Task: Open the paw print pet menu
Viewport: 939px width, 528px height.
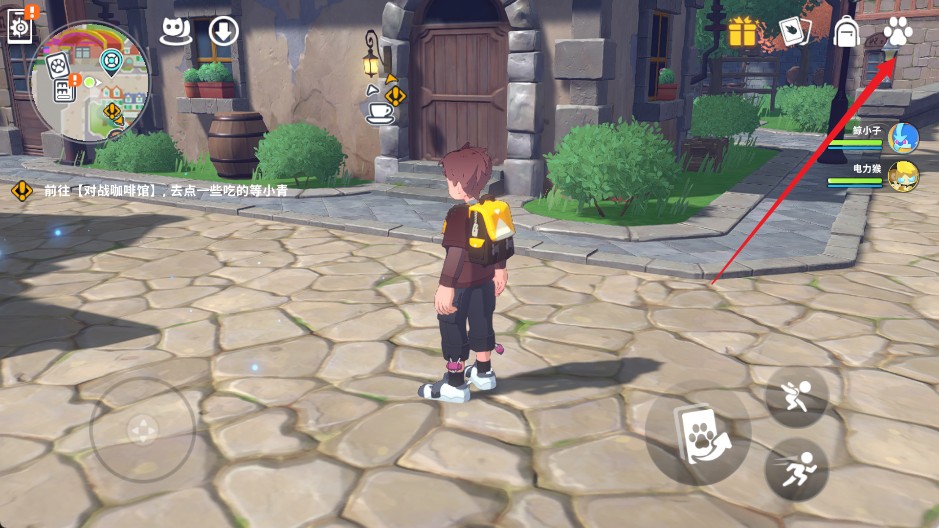Action: click(x=898, y=32)
